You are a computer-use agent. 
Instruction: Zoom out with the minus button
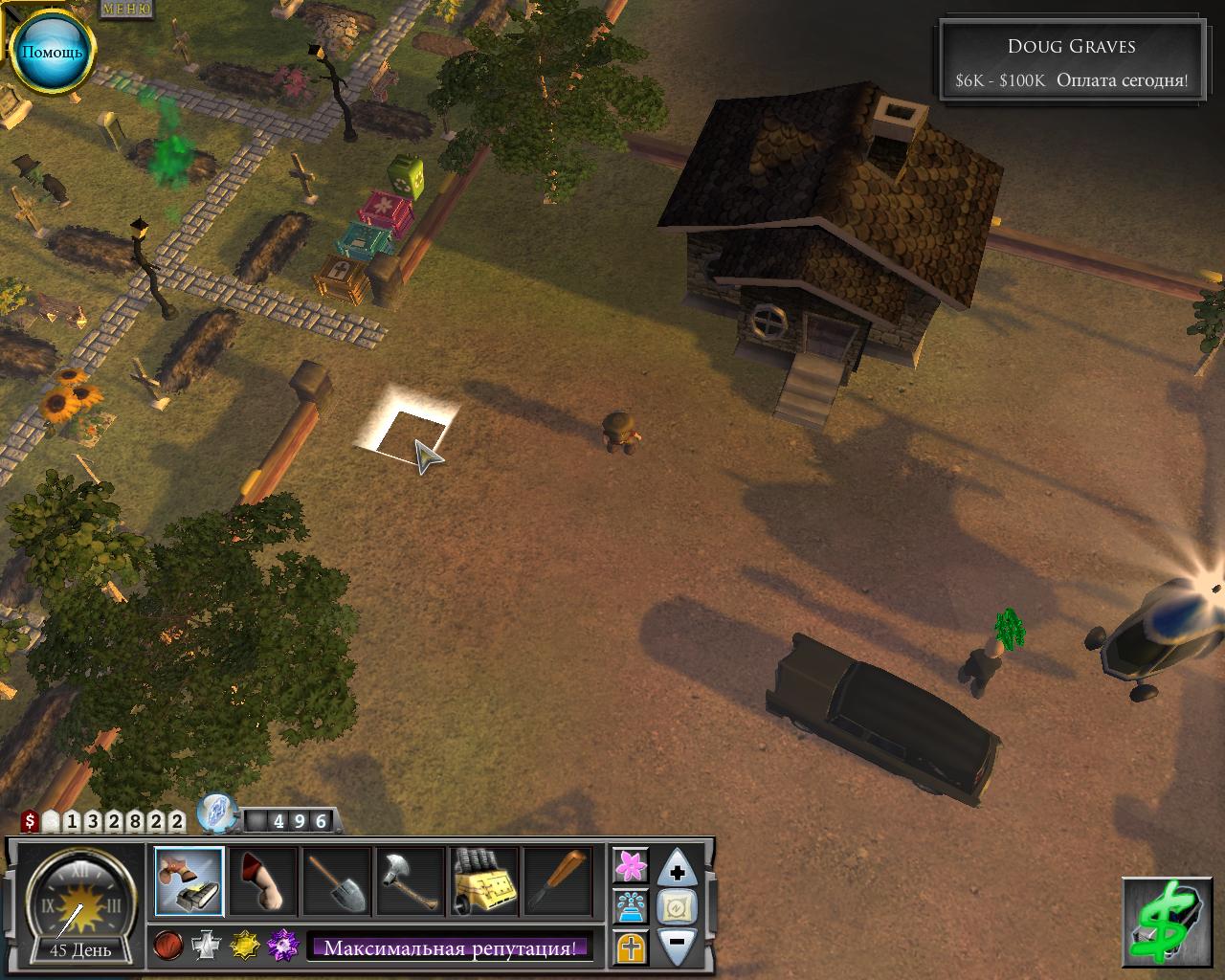point(678,943)
